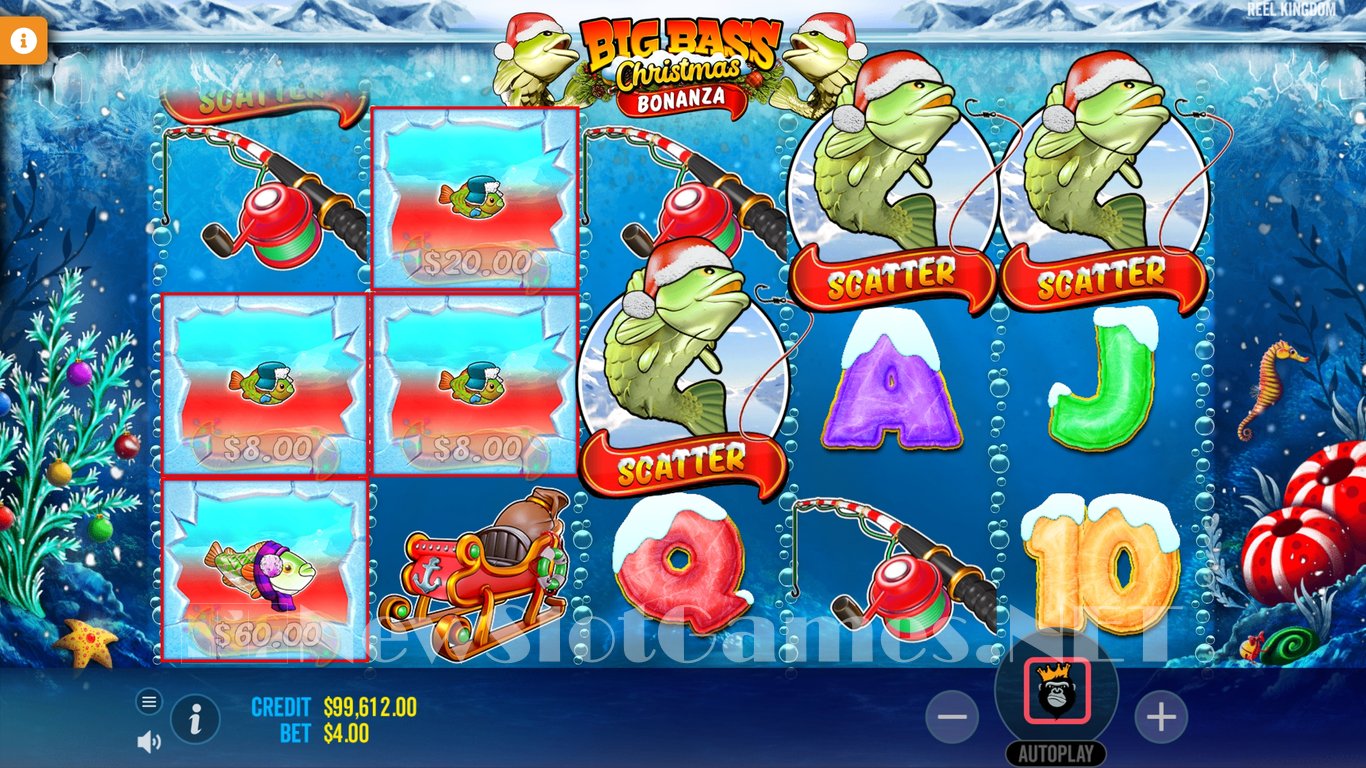Increase the bet with the plus button
Image resolution: width=1366 pixels, height=768 pixels.
tap(1160, 717)
